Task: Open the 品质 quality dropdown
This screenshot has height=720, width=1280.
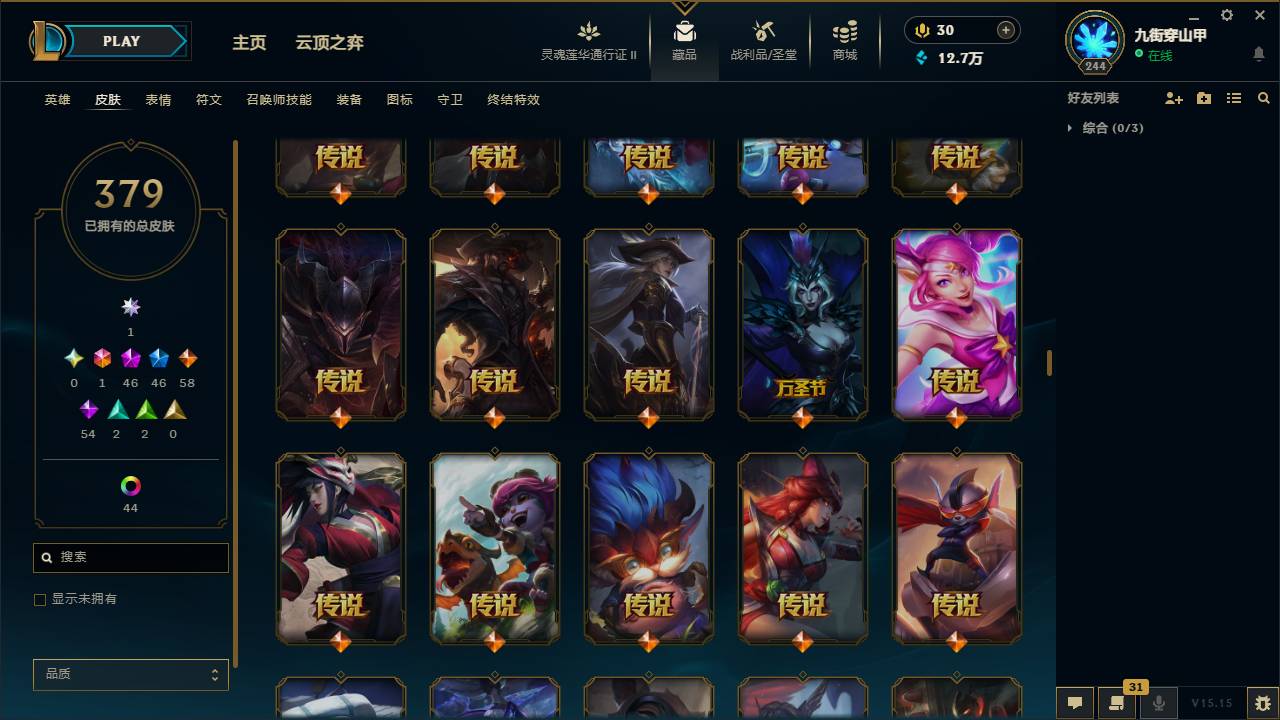Action: (x=130, y=674)
